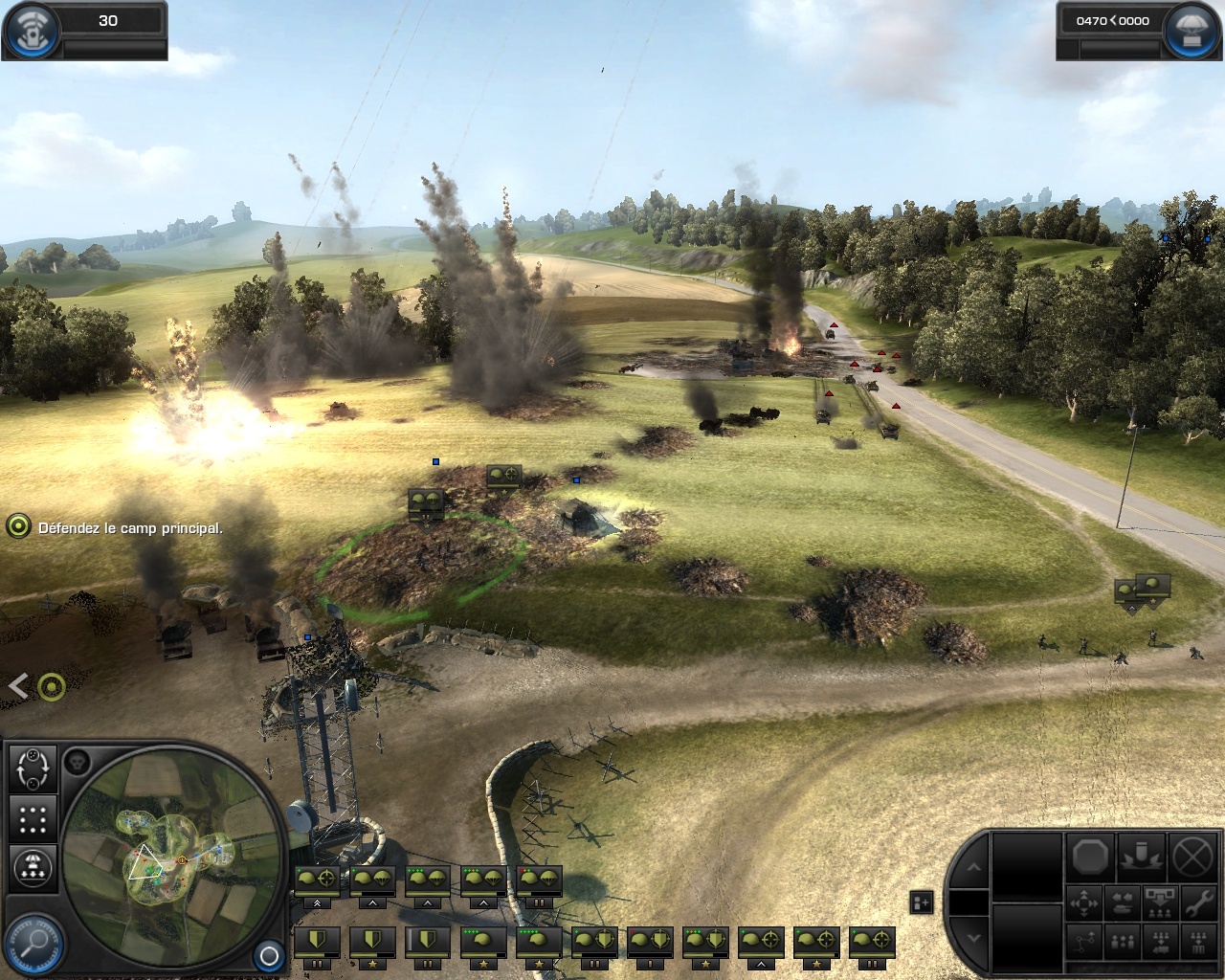Click the blue ring button on minimap corner
1225x980 pixels.
coord(269,955)
